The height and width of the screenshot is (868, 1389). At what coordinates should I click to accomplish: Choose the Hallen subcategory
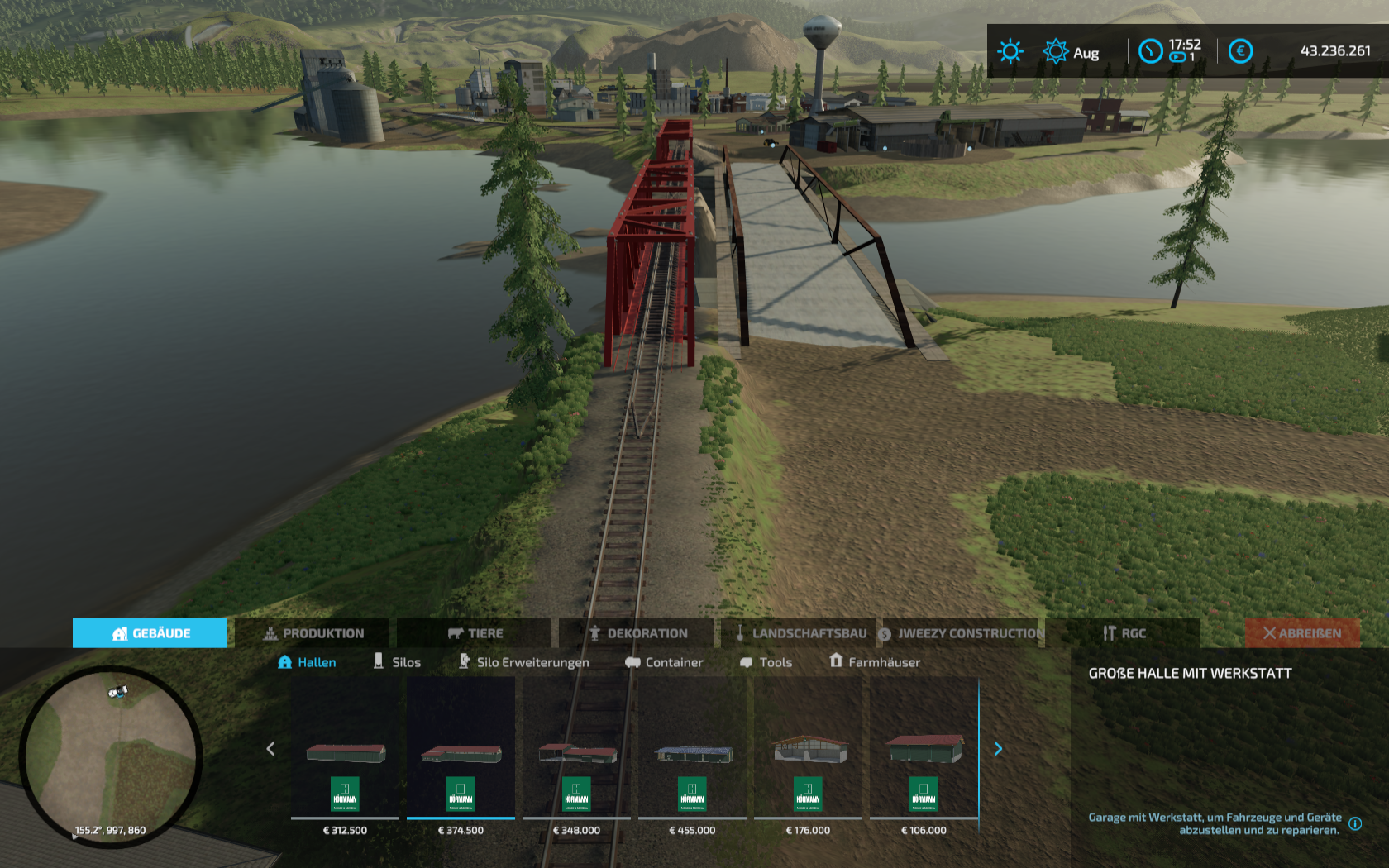click(x=307, y=662)
